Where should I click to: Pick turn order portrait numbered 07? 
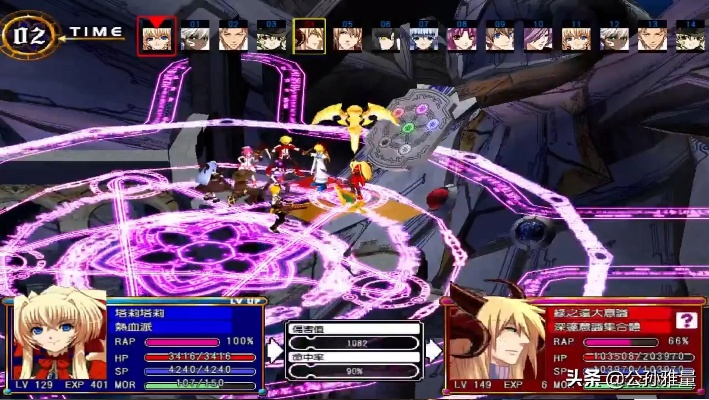[x=423, y=36]
